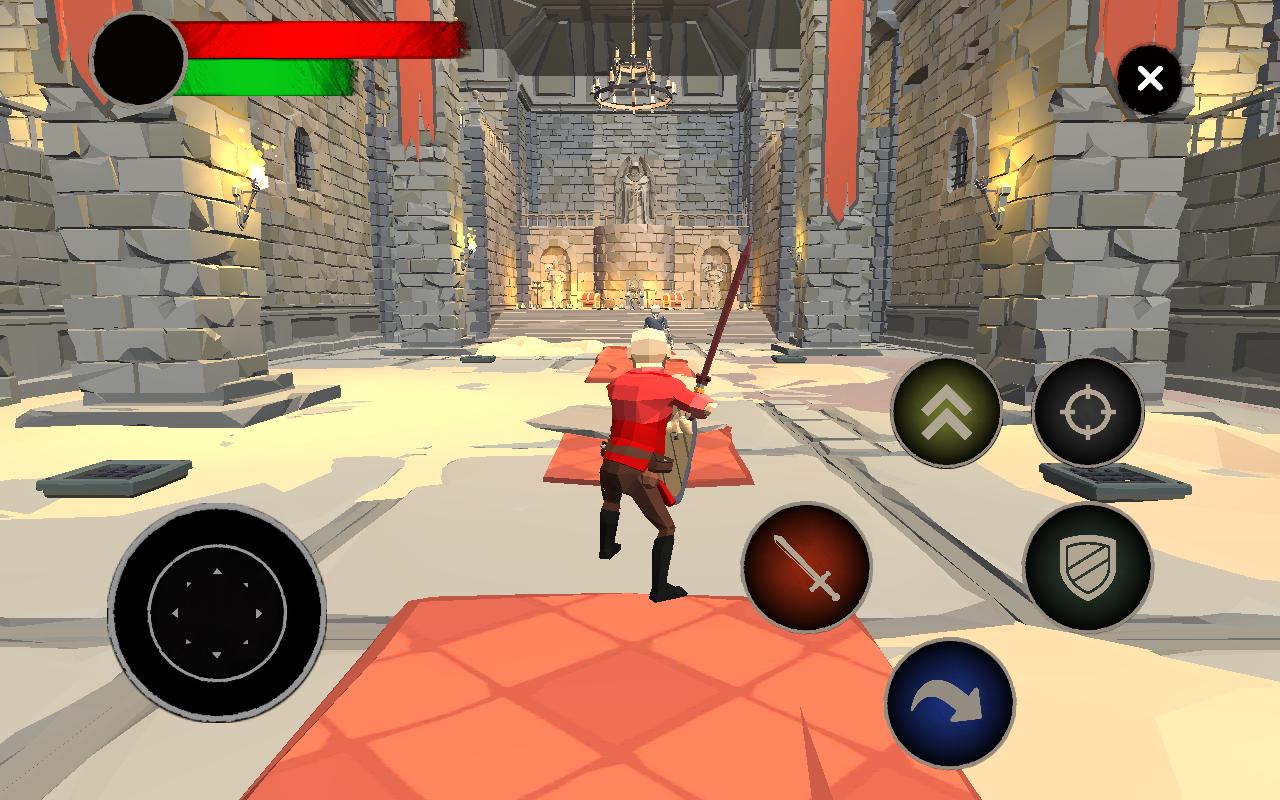Screen dimensions: 1280x800
Task: Toggle sprint with the green chevron button
Action: click(948, 410)
